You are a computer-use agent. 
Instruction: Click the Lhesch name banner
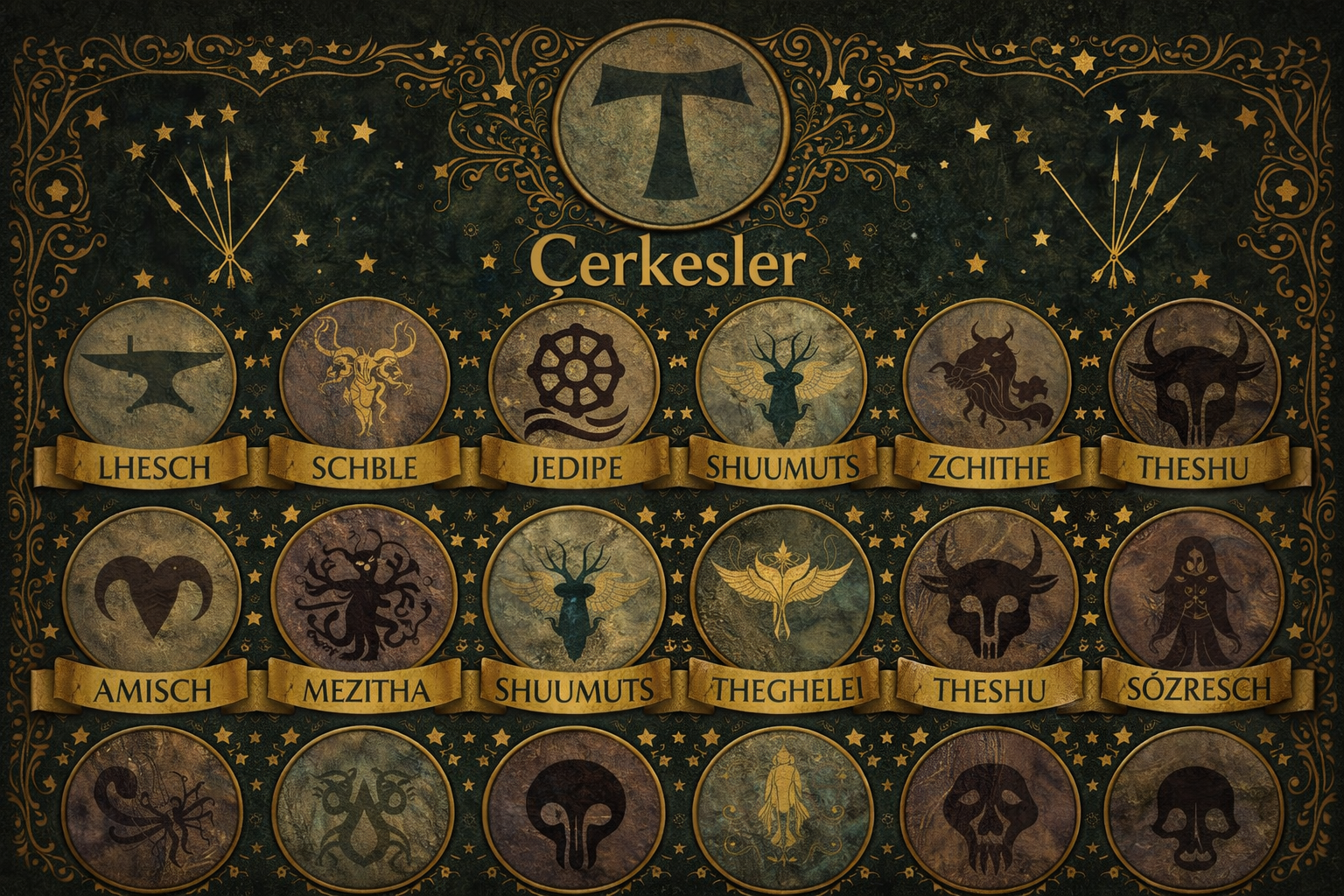(x=151, y=465)
